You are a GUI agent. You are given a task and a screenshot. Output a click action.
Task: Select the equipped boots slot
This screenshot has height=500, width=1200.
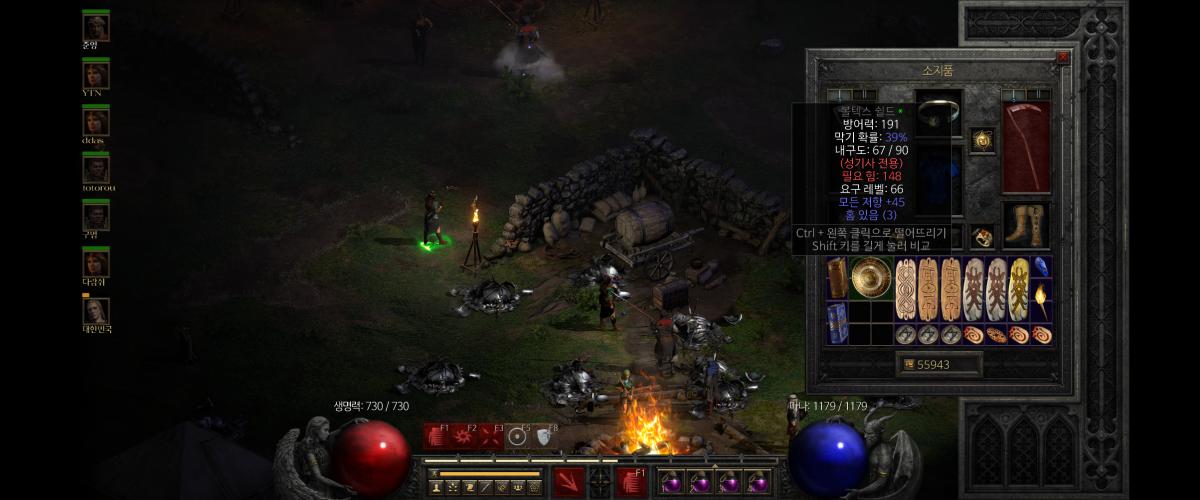click(1026, 226)
